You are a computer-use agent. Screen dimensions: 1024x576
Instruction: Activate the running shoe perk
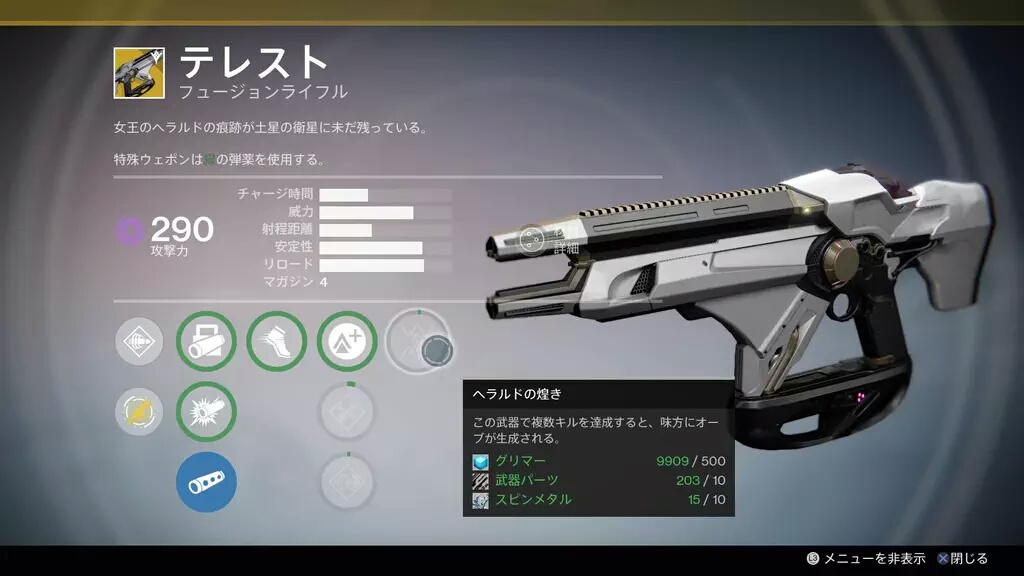click(276, 342)
